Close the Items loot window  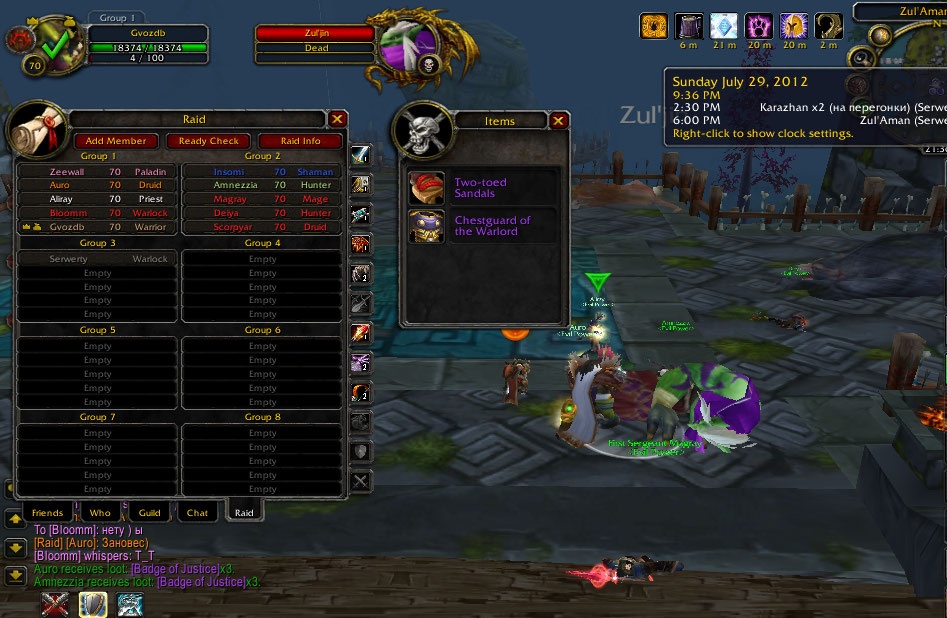[x=558, y=121]
